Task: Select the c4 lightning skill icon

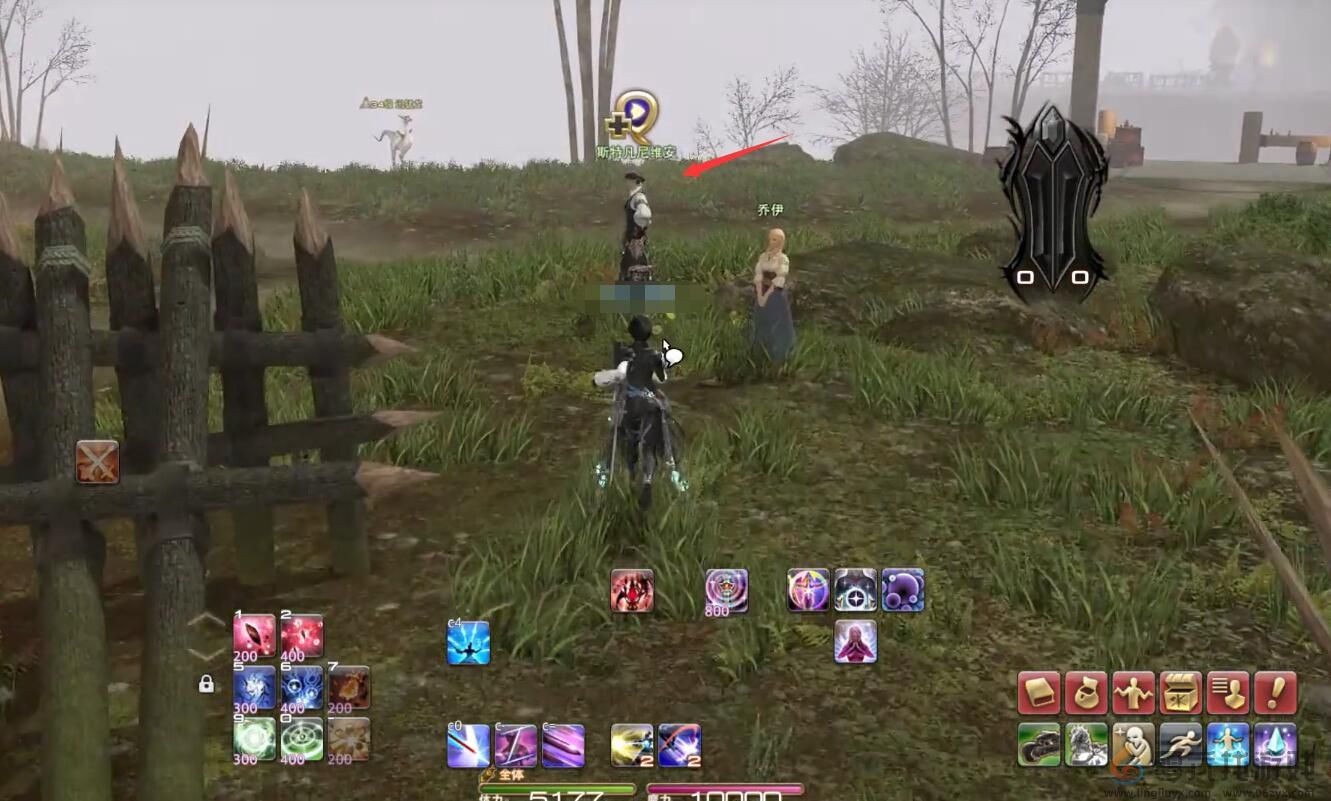Action: pyautogui.click(x=468, y=644)
